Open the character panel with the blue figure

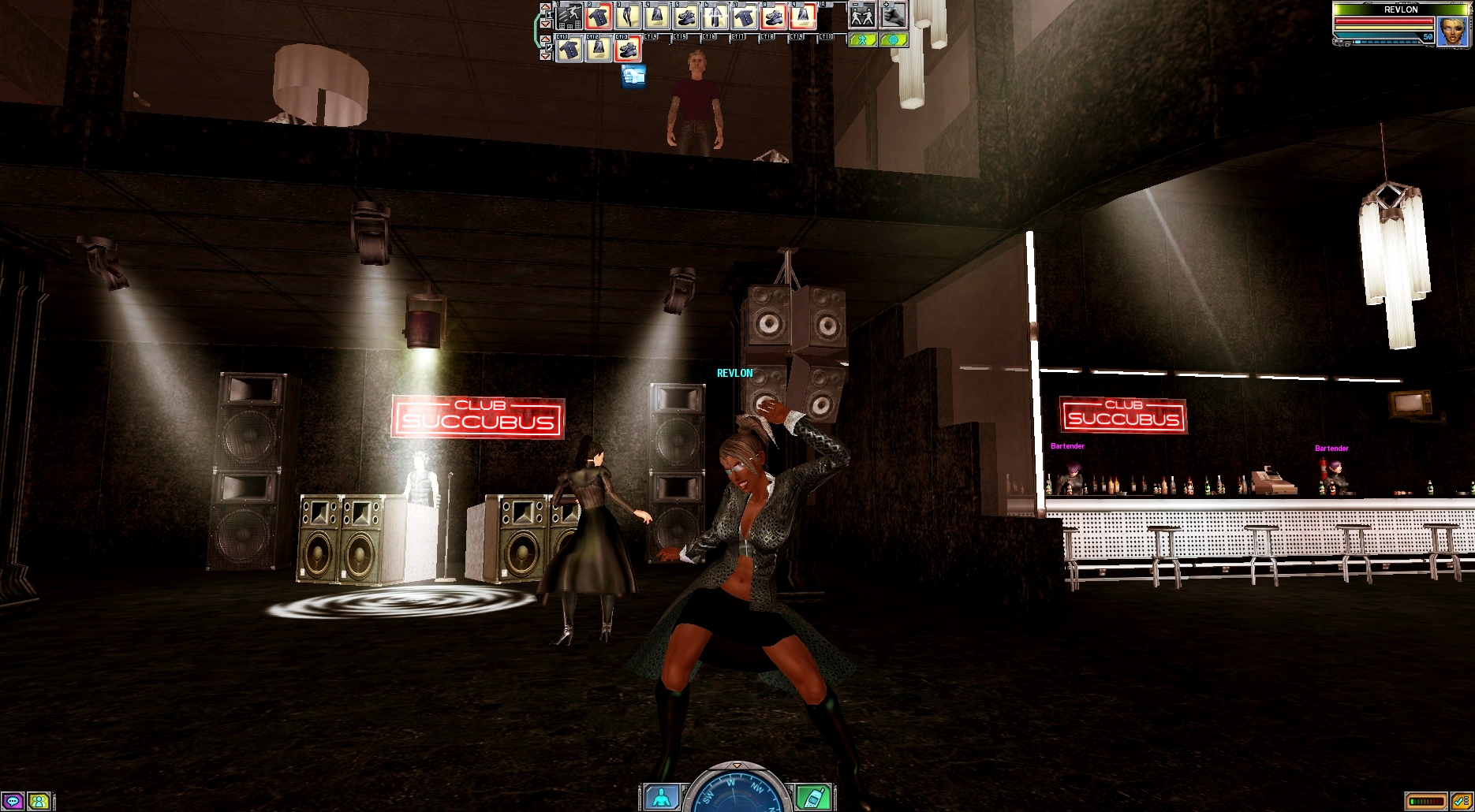click(661, 797)
